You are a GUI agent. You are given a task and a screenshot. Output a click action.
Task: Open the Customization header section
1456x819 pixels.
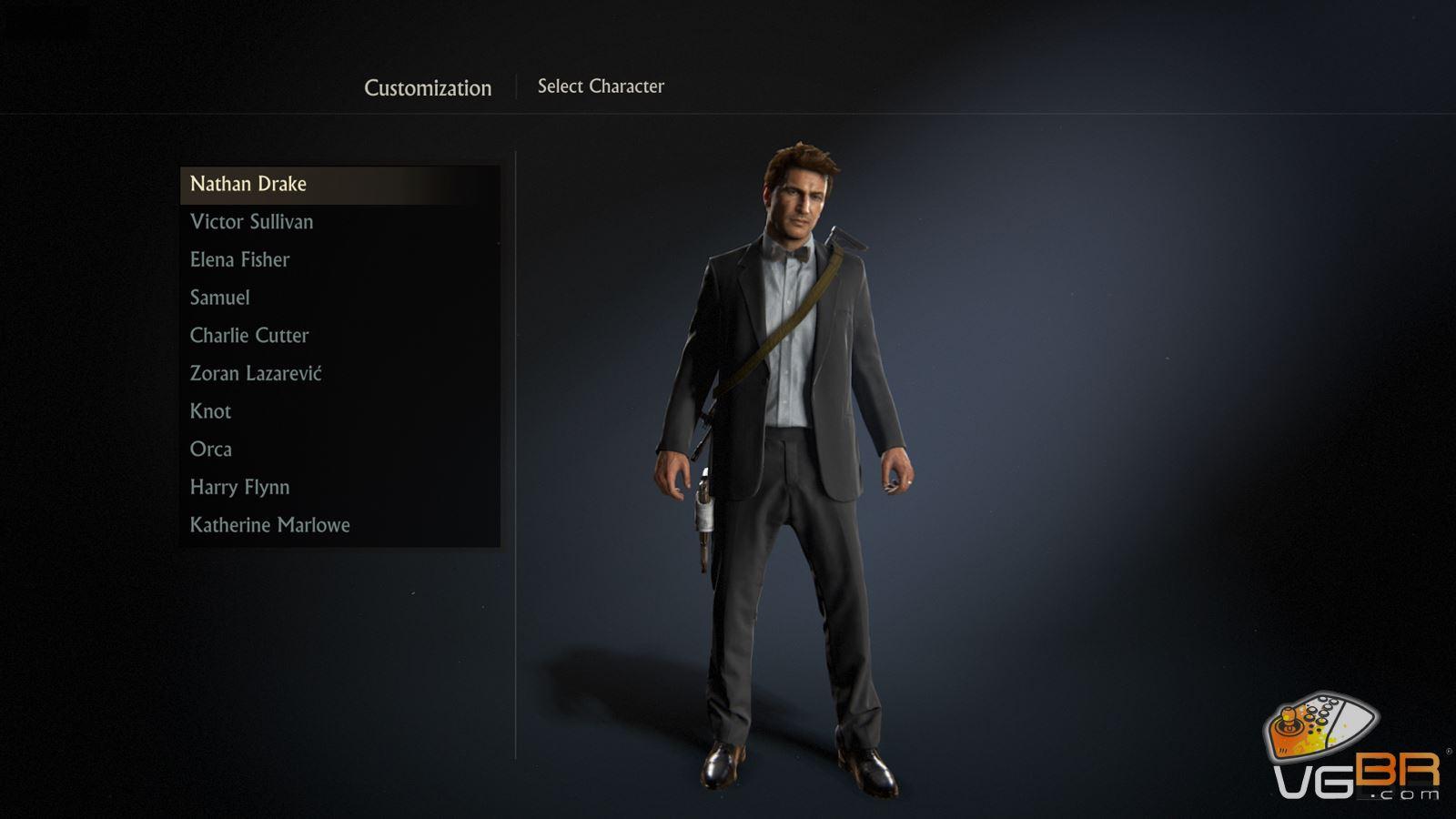pos(428,88)
